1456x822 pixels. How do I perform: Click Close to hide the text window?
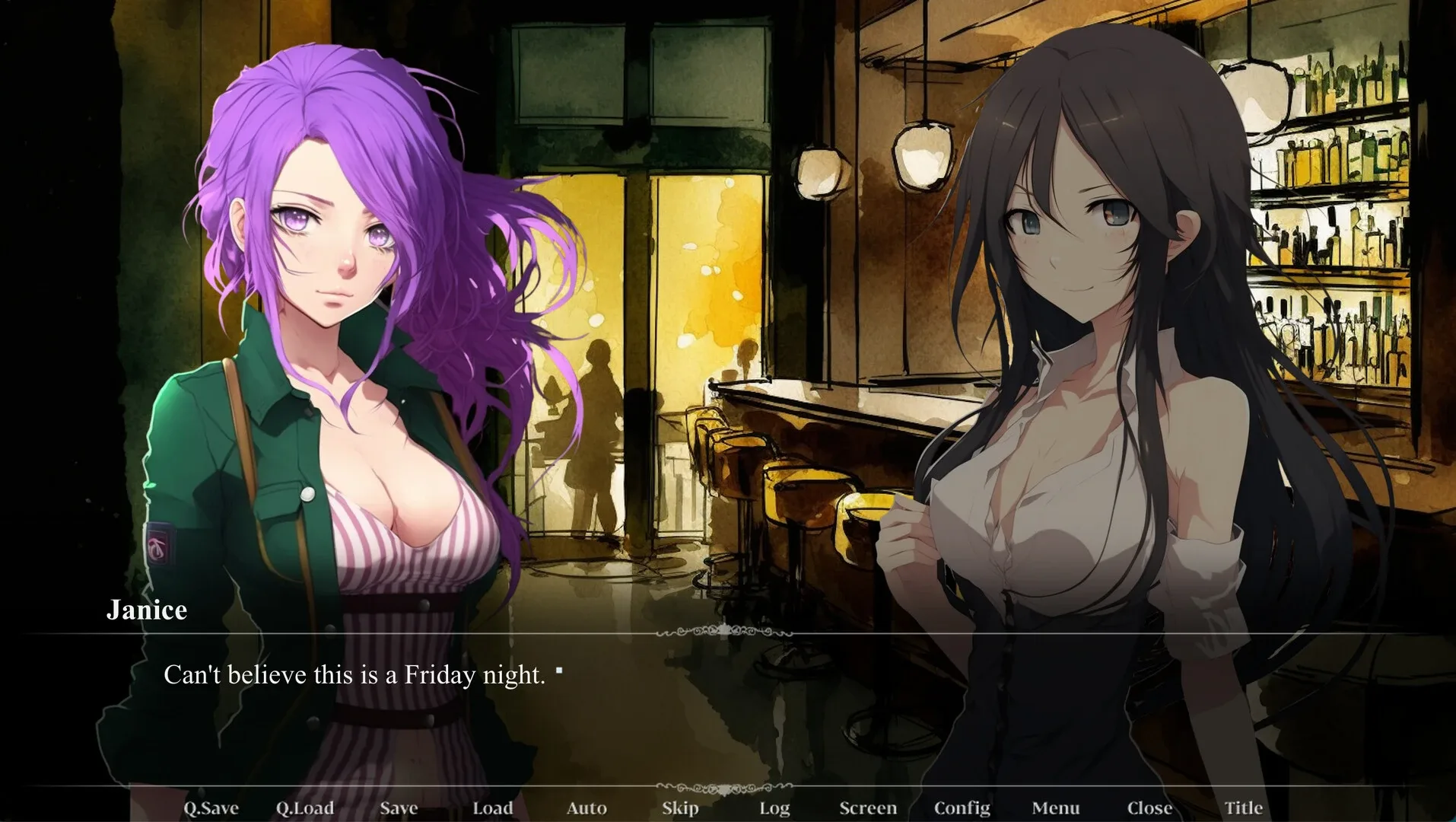pos(1149,808)
